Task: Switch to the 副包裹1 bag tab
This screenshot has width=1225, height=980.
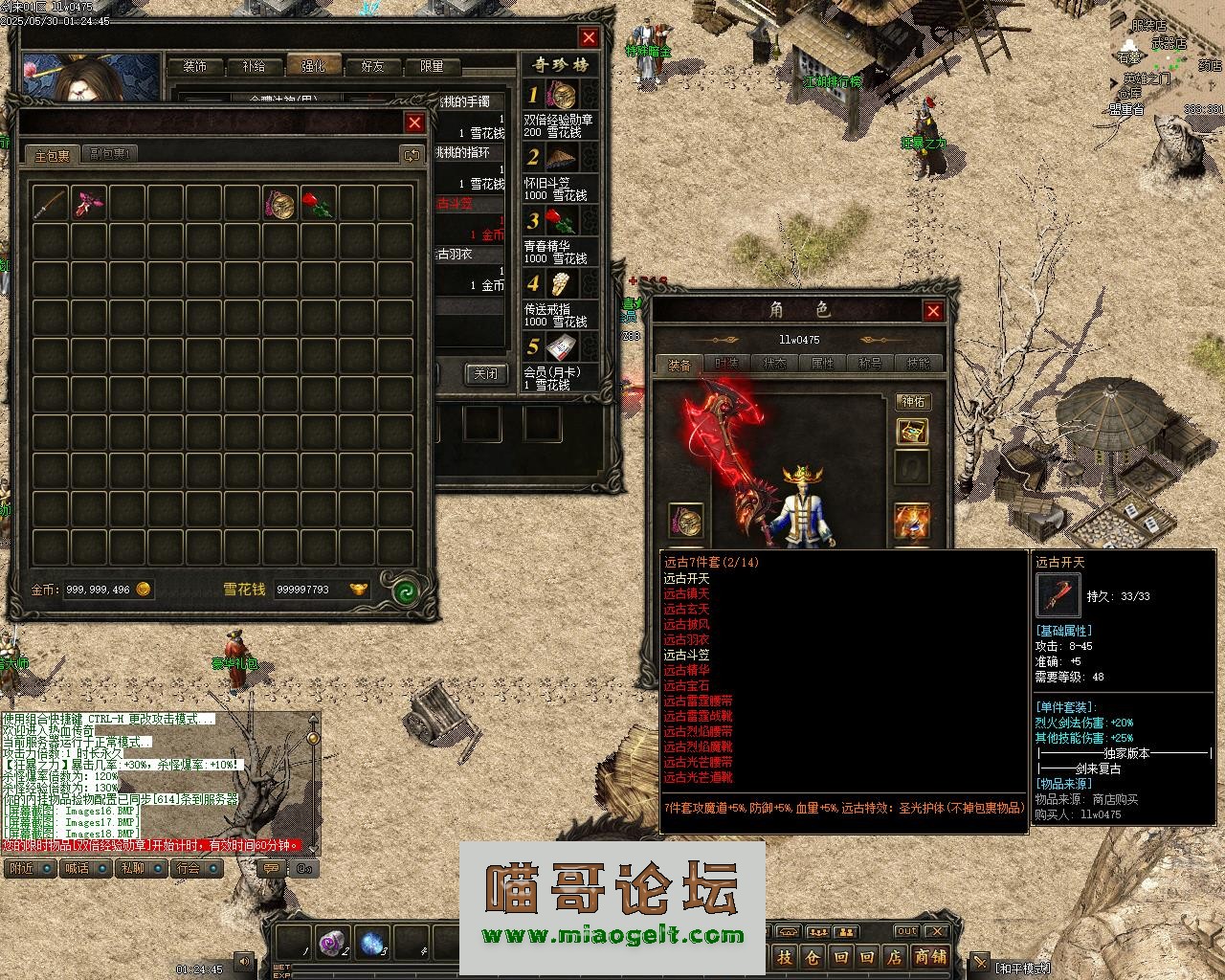Action: pyautogui.click(x=111, y=154)
